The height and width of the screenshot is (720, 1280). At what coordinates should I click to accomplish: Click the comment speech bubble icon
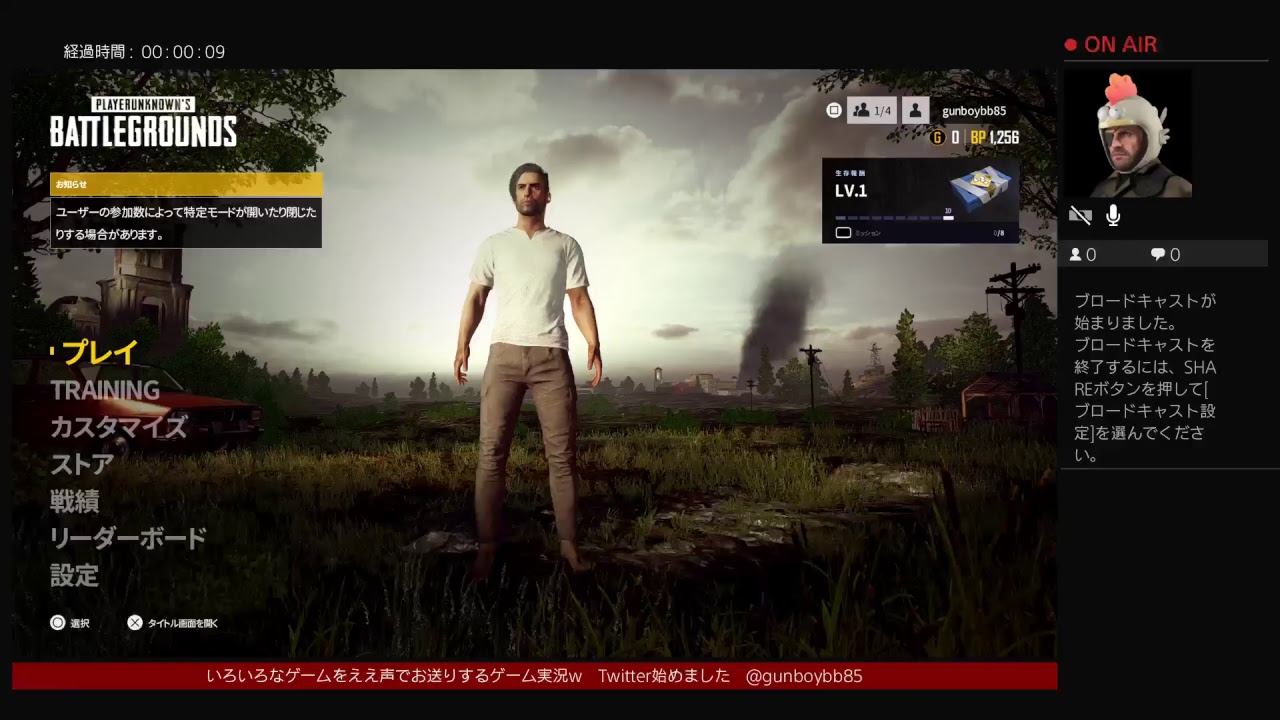tap(1158, 254)
